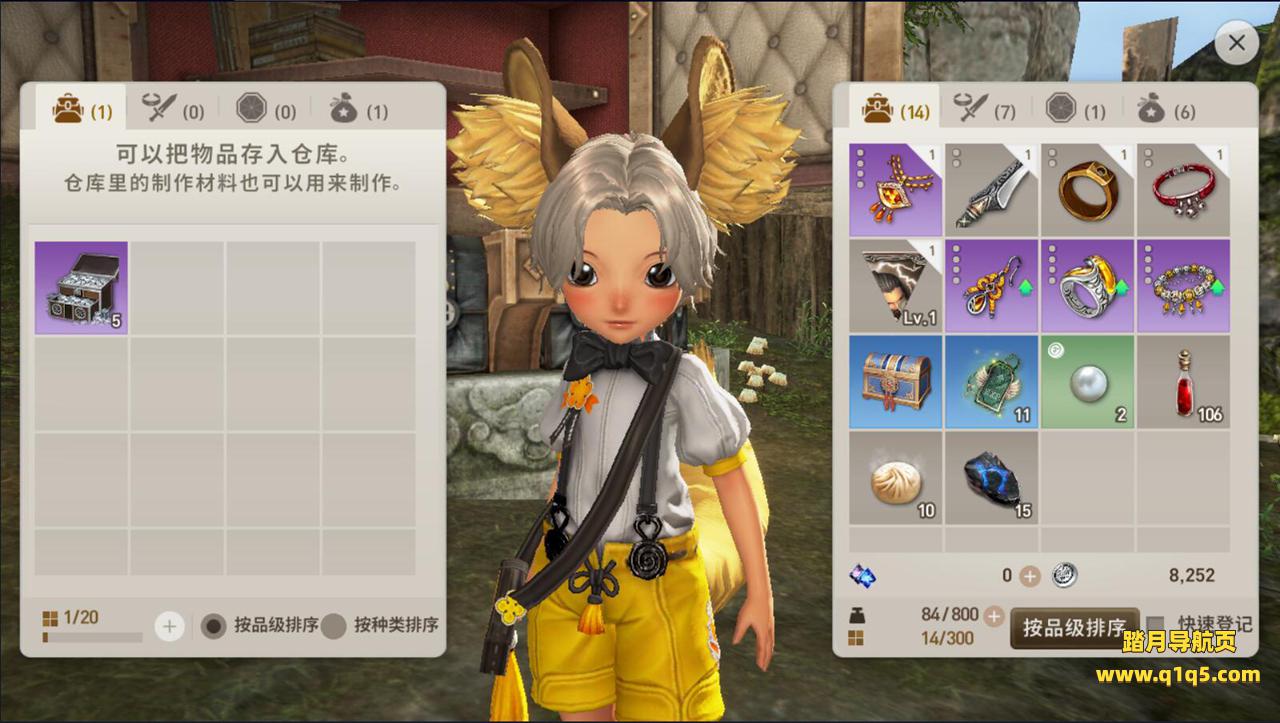Expand warehouse capacity with the plus button

169,627
